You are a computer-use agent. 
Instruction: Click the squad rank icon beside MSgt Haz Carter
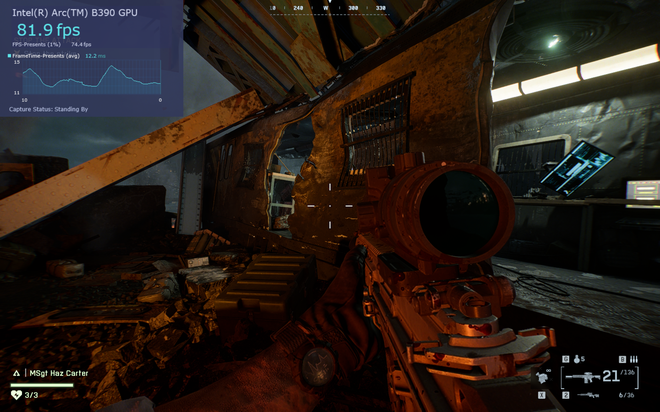point(15,373)
